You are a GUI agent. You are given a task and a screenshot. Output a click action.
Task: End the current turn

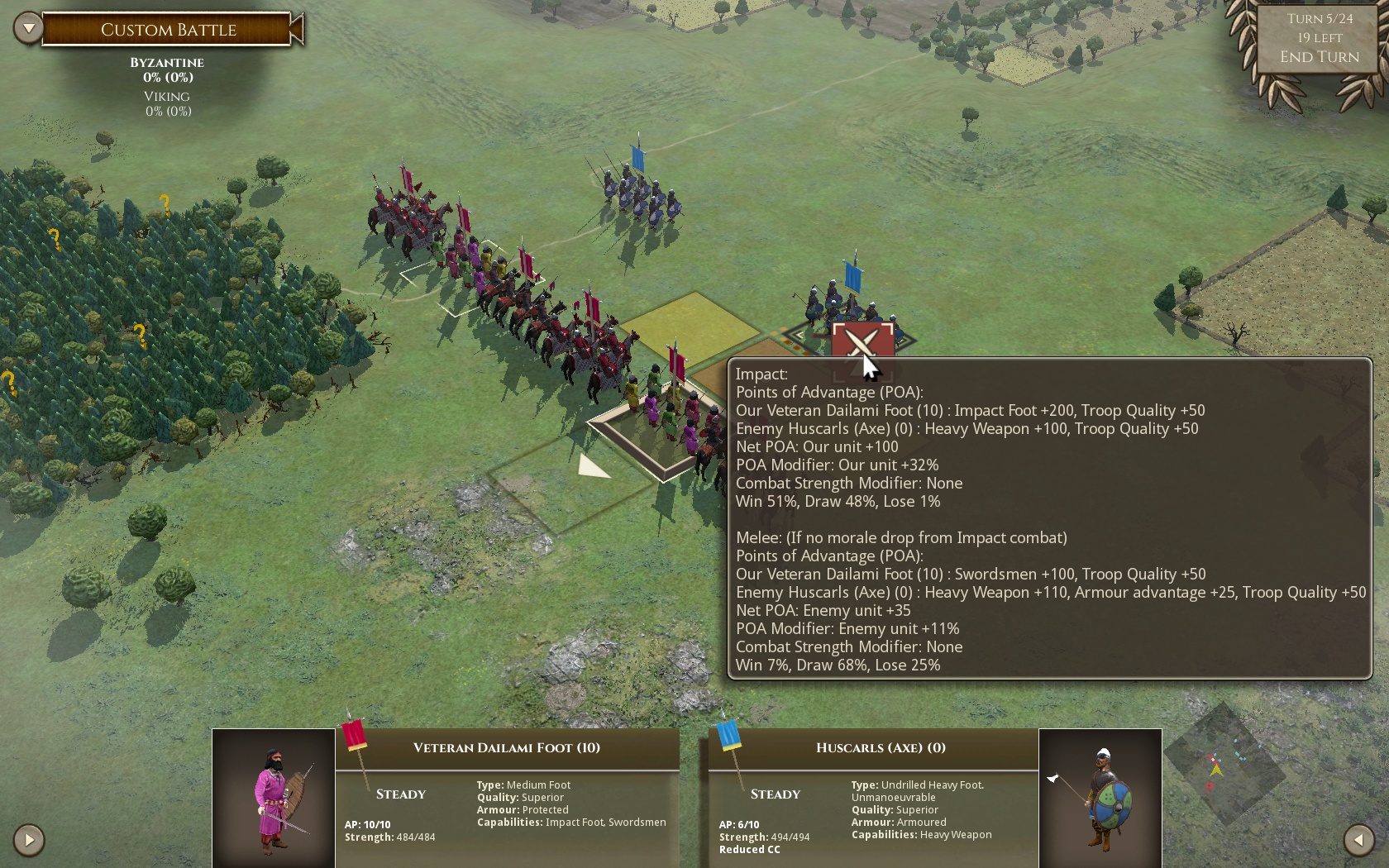[1319, 57]
